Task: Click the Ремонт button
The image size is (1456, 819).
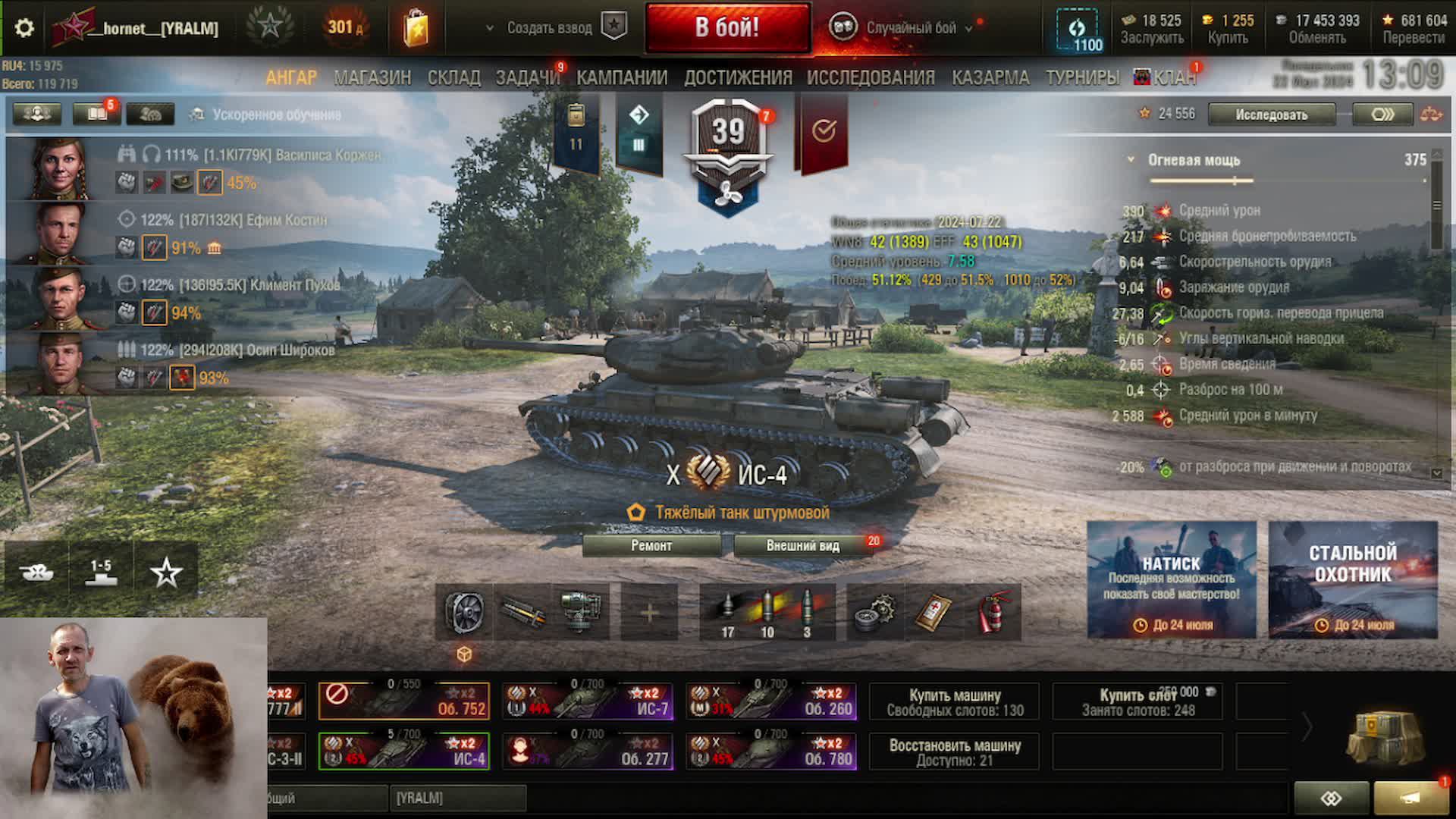Action: pyautogui.click(x=651, y=545)
